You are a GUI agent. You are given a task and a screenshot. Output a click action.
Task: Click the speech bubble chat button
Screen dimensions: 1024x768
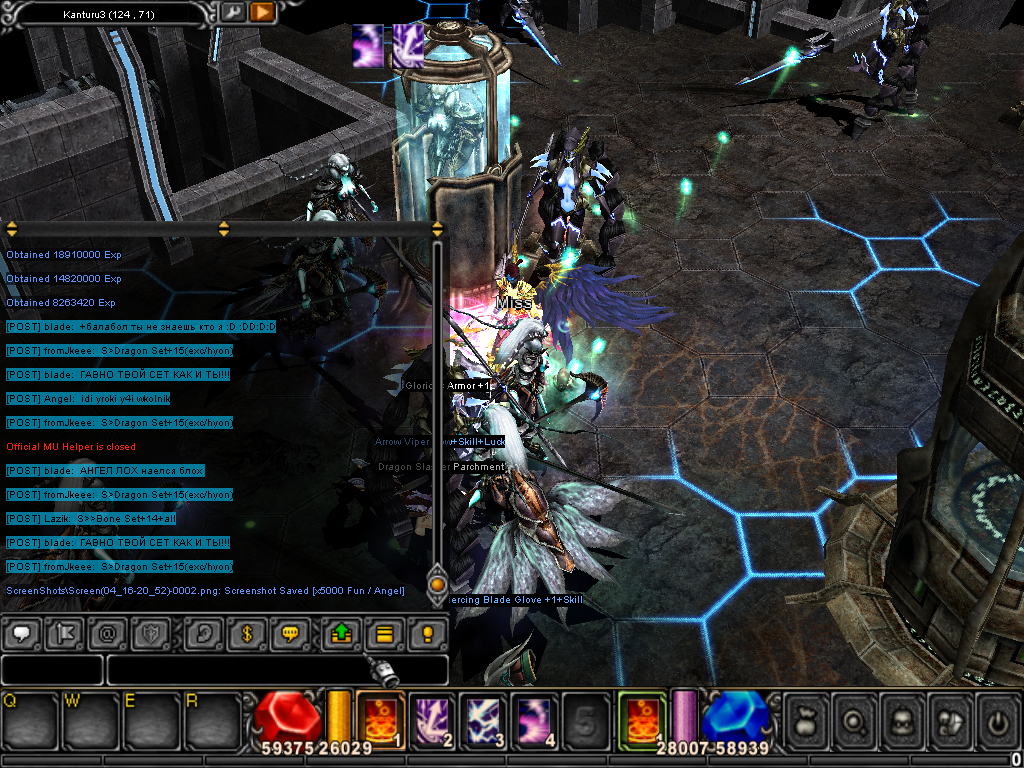pos(22,633)
